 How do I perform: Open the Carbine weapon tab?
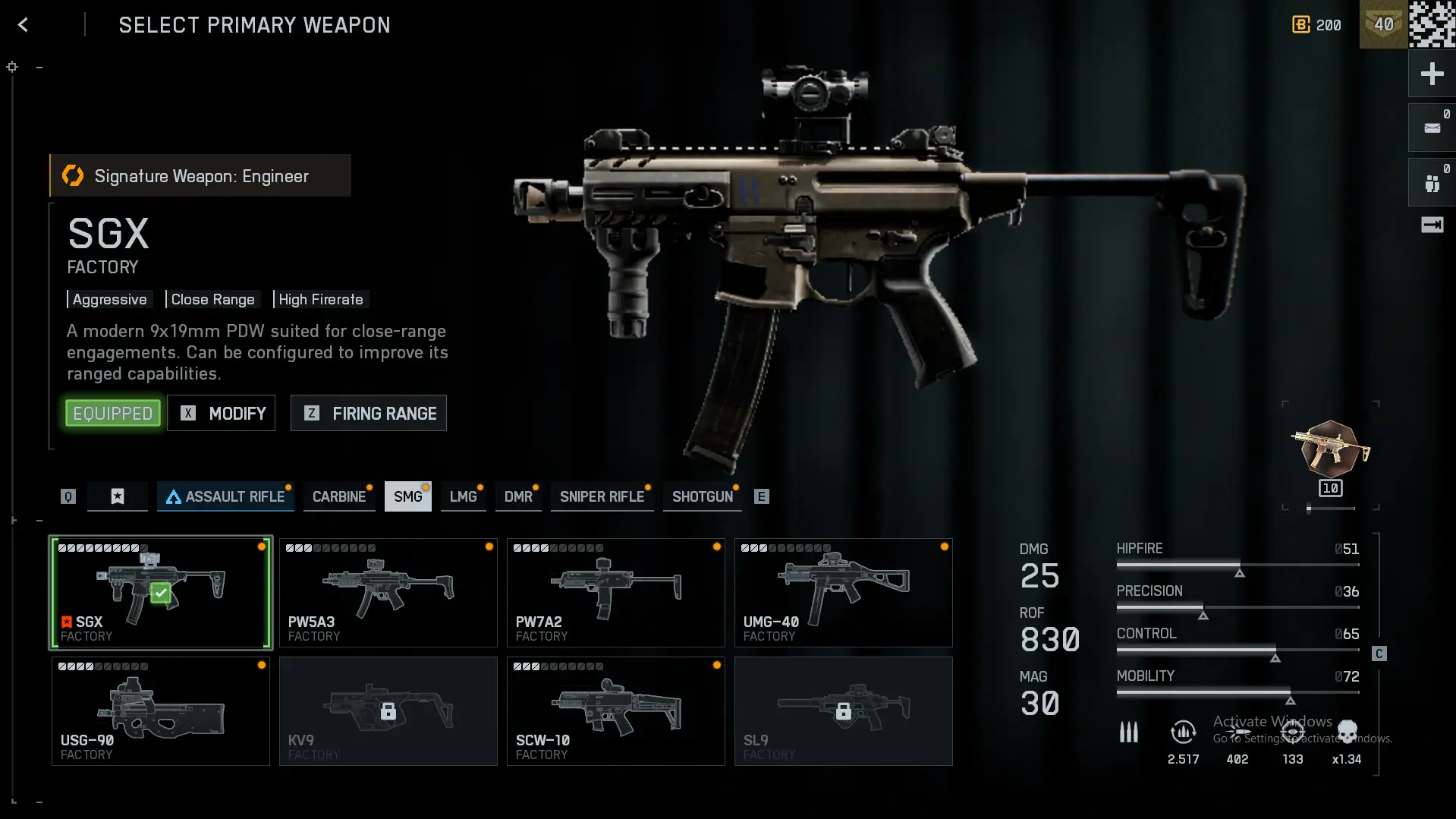click(339, 496)
